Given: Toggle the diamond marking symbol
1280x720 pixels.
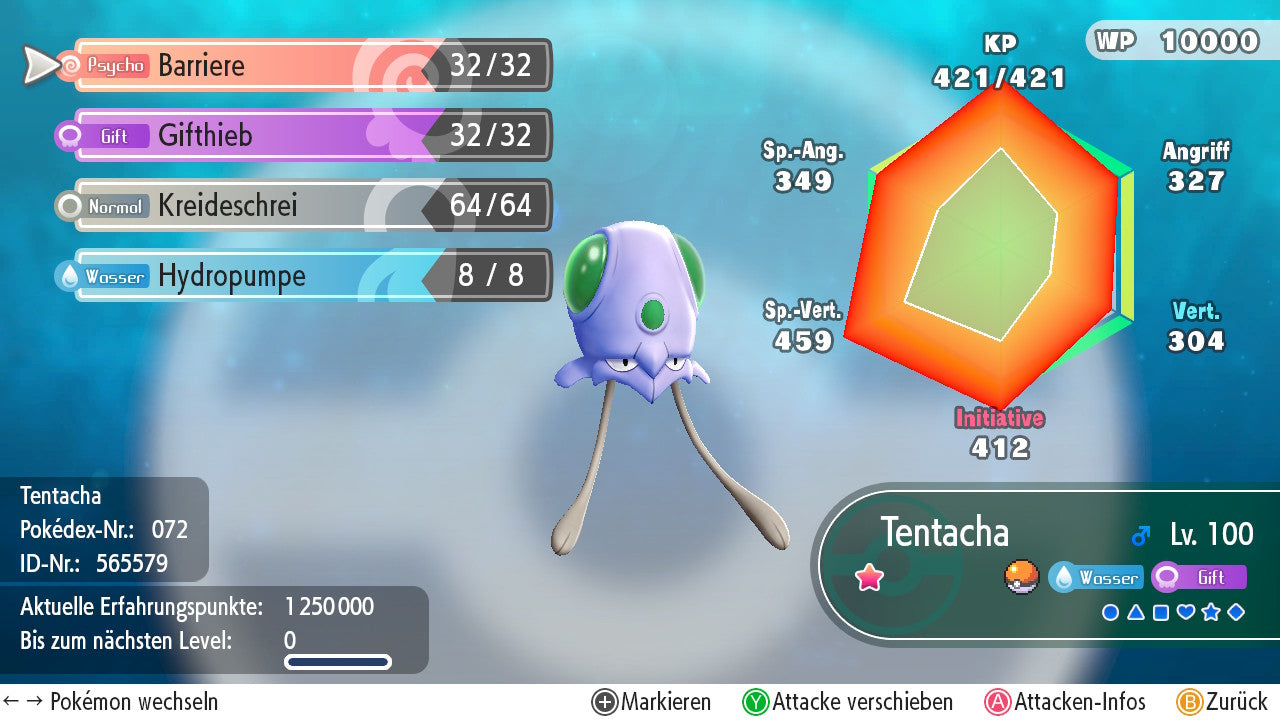Looking at the screenshot, I should tap(1236, 612).
